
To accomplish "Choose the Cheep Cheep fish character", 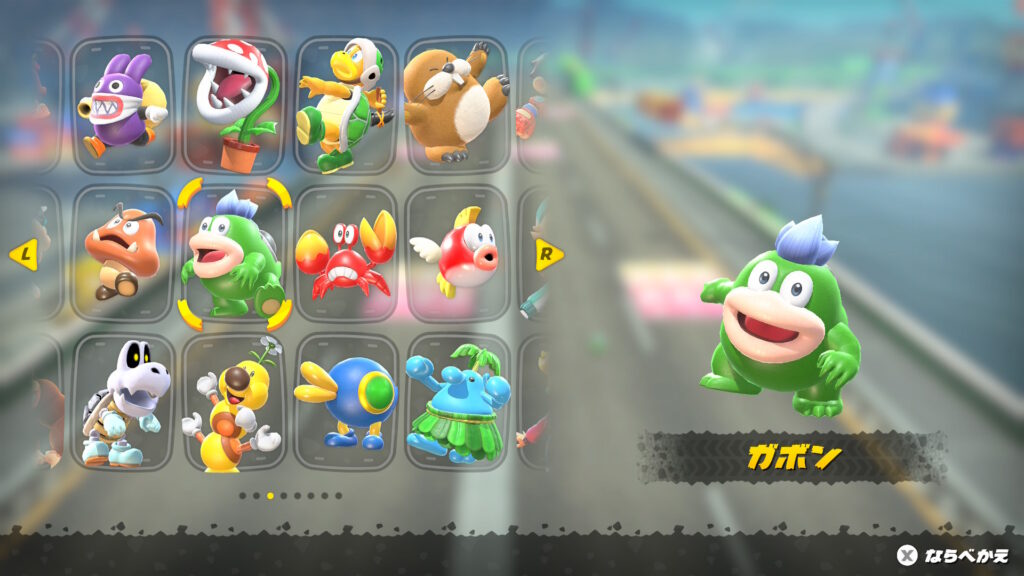I will [x=457, y=254].
